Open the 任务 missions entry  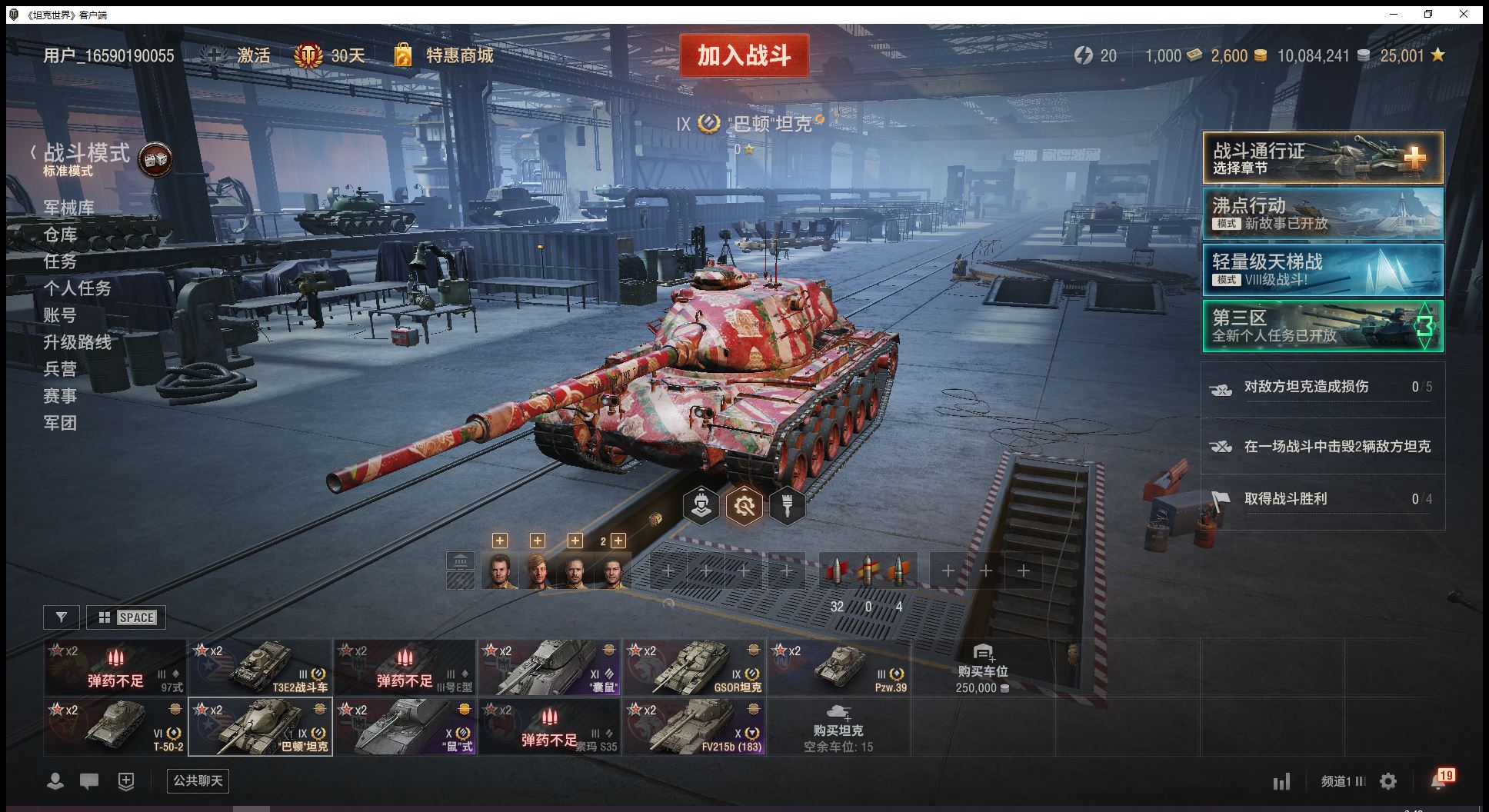tap(60, 261)
